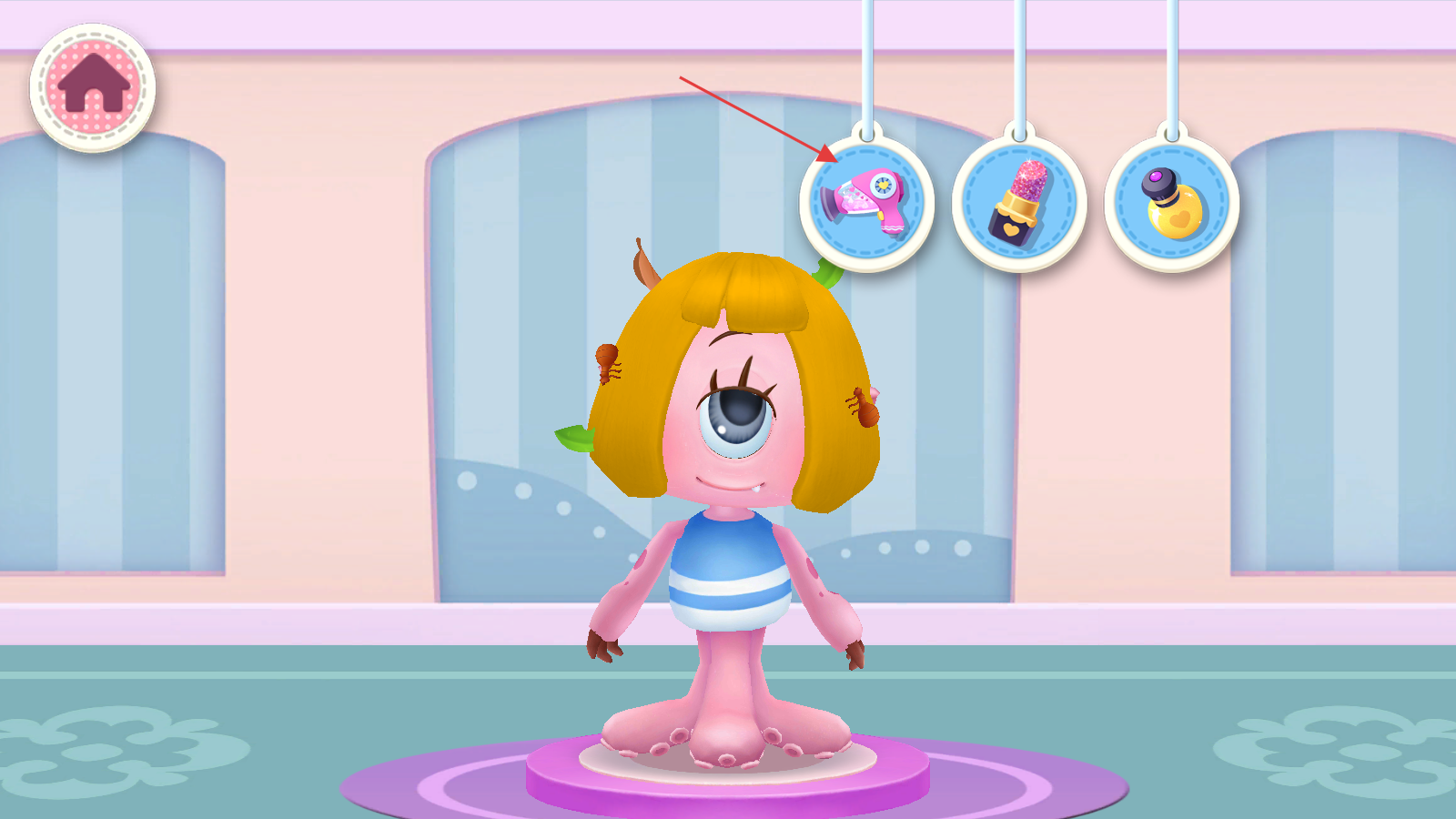Pick the yellow perfume bottle tool
This screenshot has height=819, width=1456.
point(1172,203)
